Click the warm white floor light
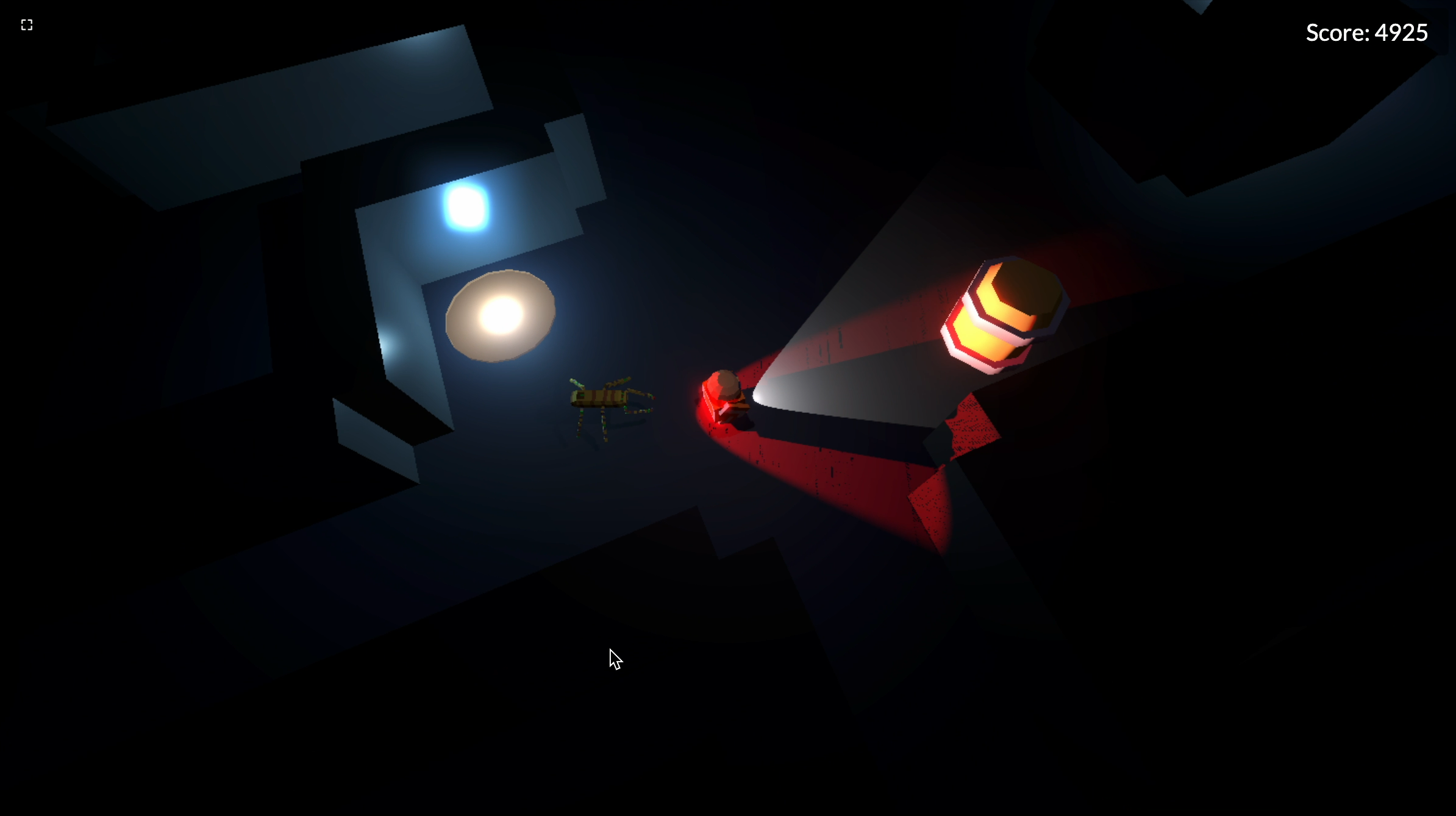Image resolution: width=1456 pixels, height=816 pixels. point(501,316)
